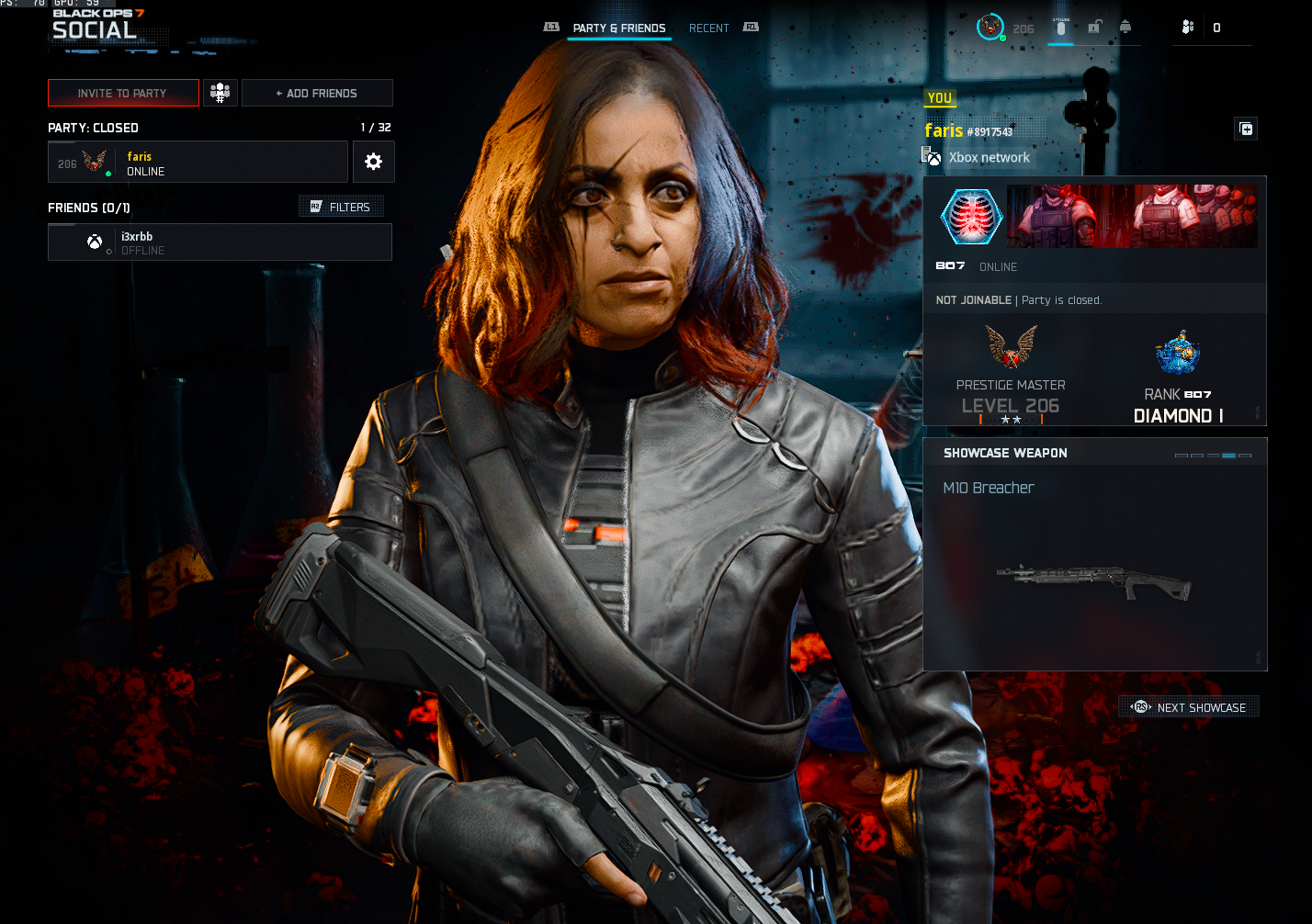Switch to the Party & Friends tab
The image size is (1312, 924).
coord(618,28)
